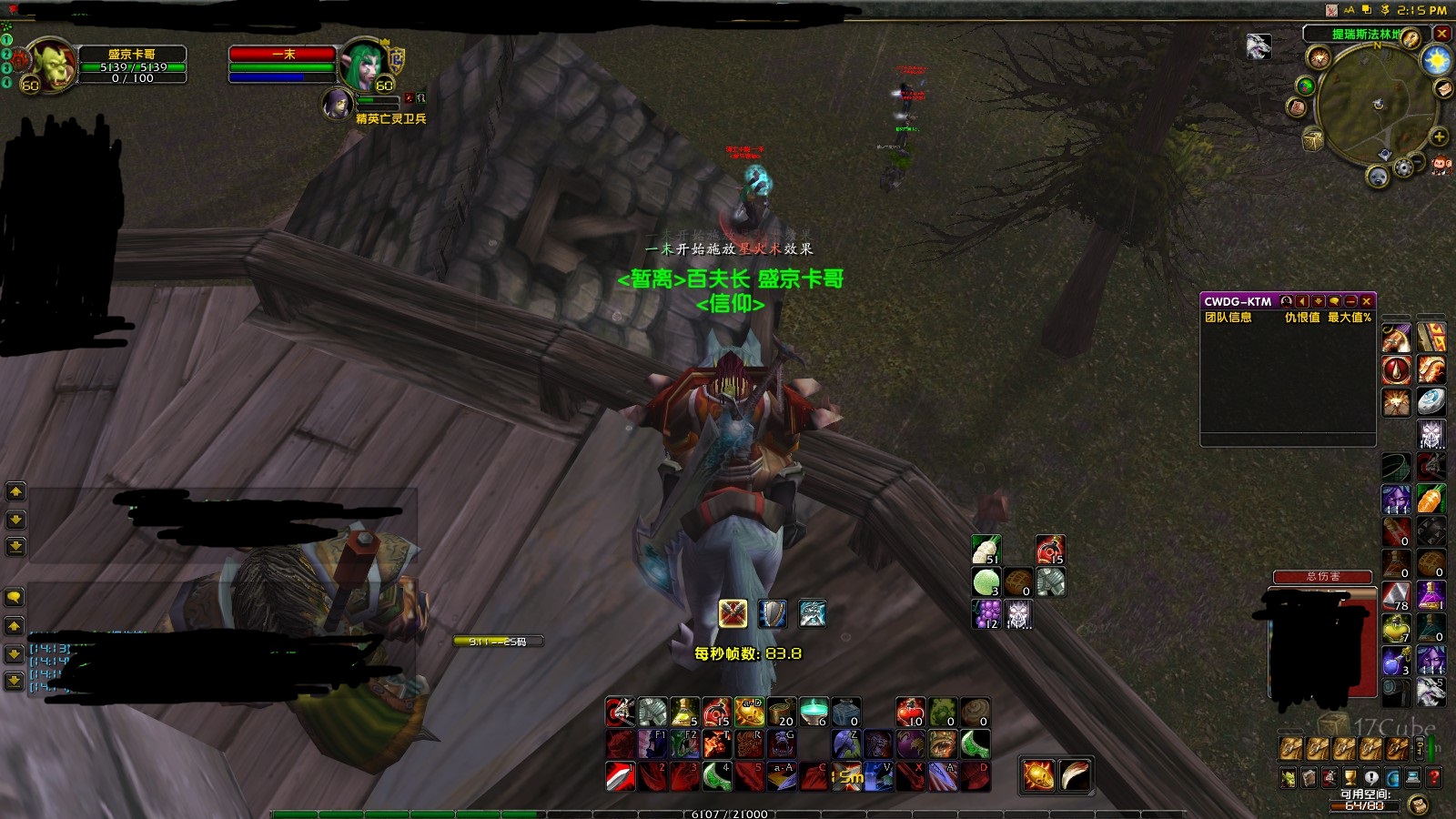Click the monkey addon button below the minimap
This screenshot has width=1456, height=819.
[x=1442, y=166]
